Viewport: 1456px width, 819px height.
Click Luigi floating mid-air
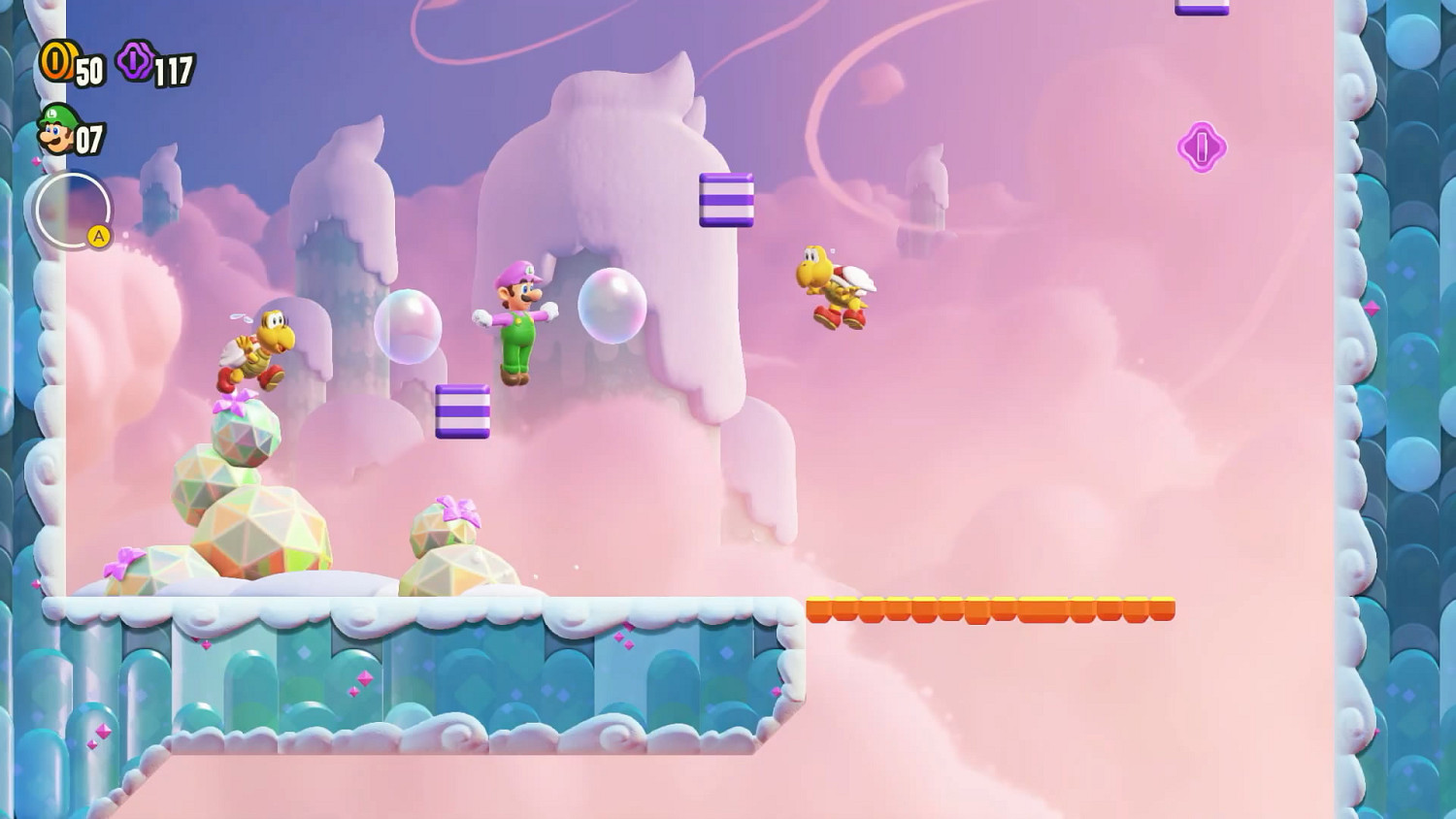click(x=517, y=320)
